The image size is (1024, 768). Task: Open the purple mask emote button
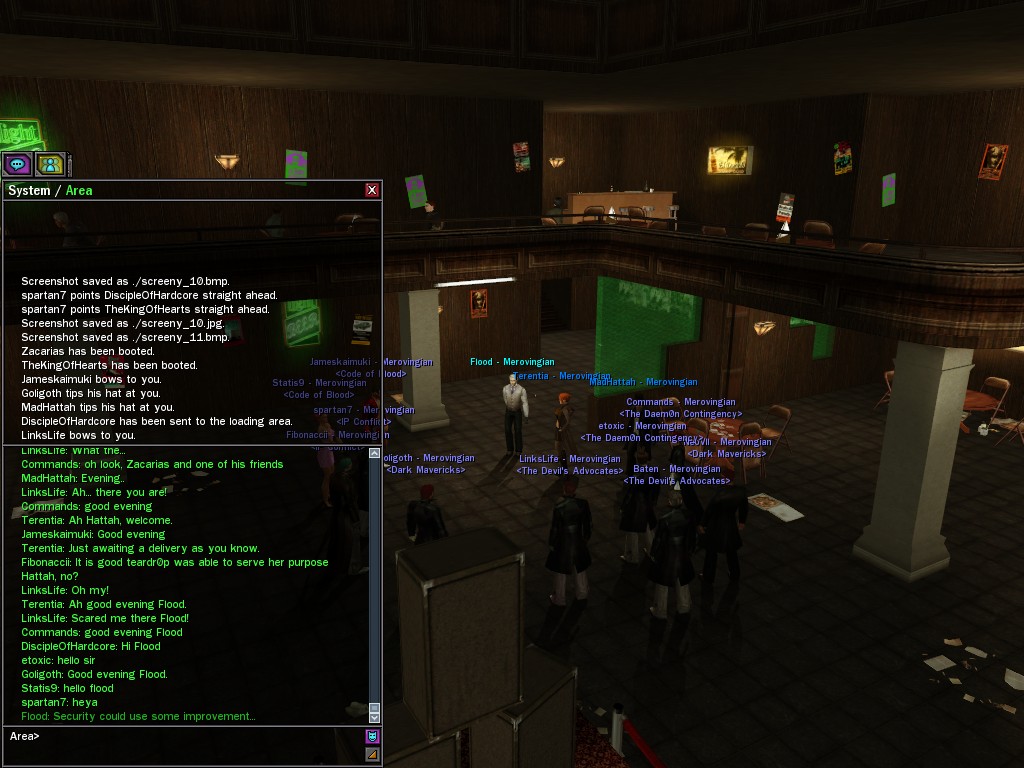point(373,737)
